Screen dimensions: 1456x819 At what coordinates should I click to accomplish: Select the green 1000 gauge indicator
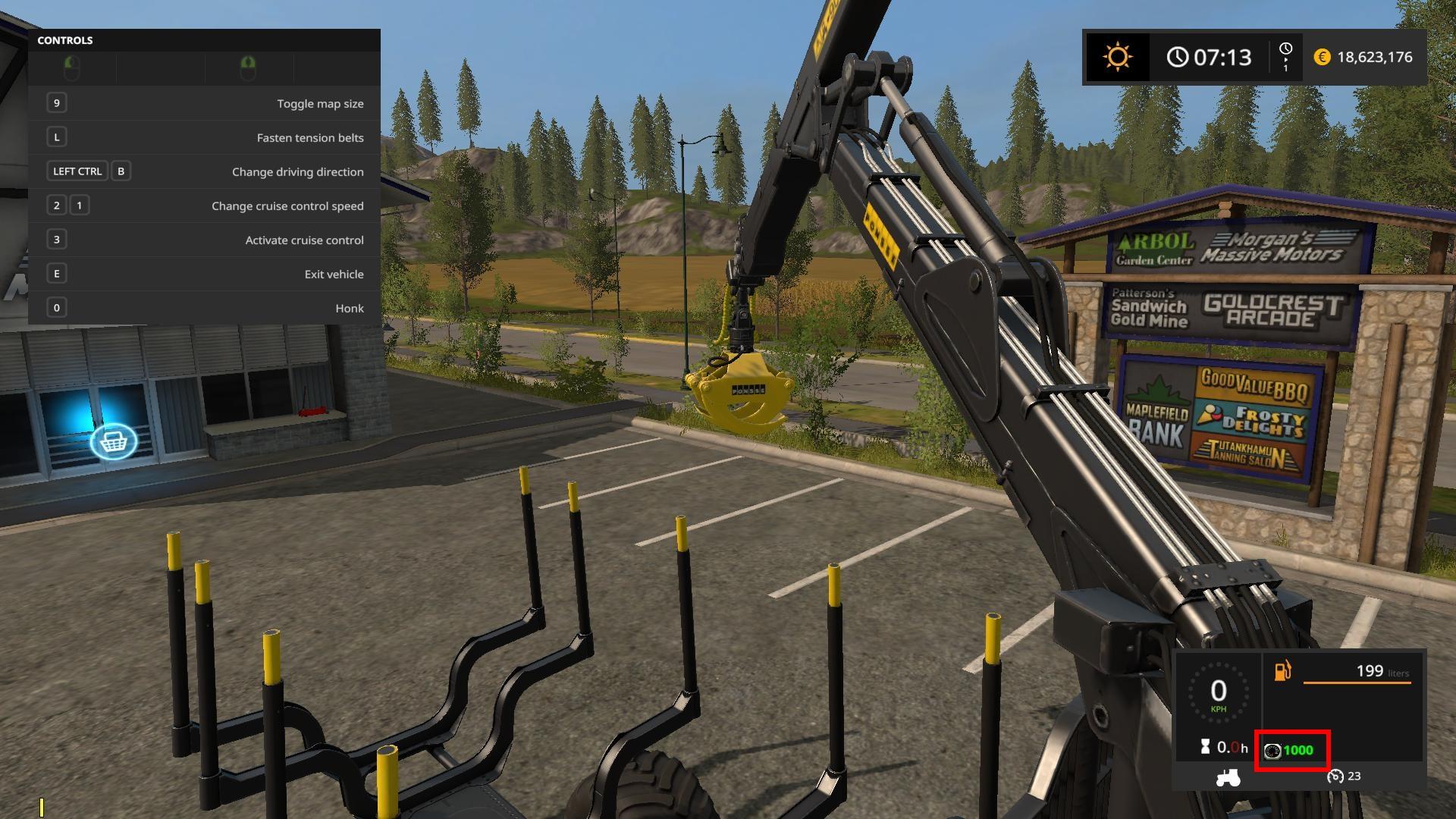coord(1291,751)
